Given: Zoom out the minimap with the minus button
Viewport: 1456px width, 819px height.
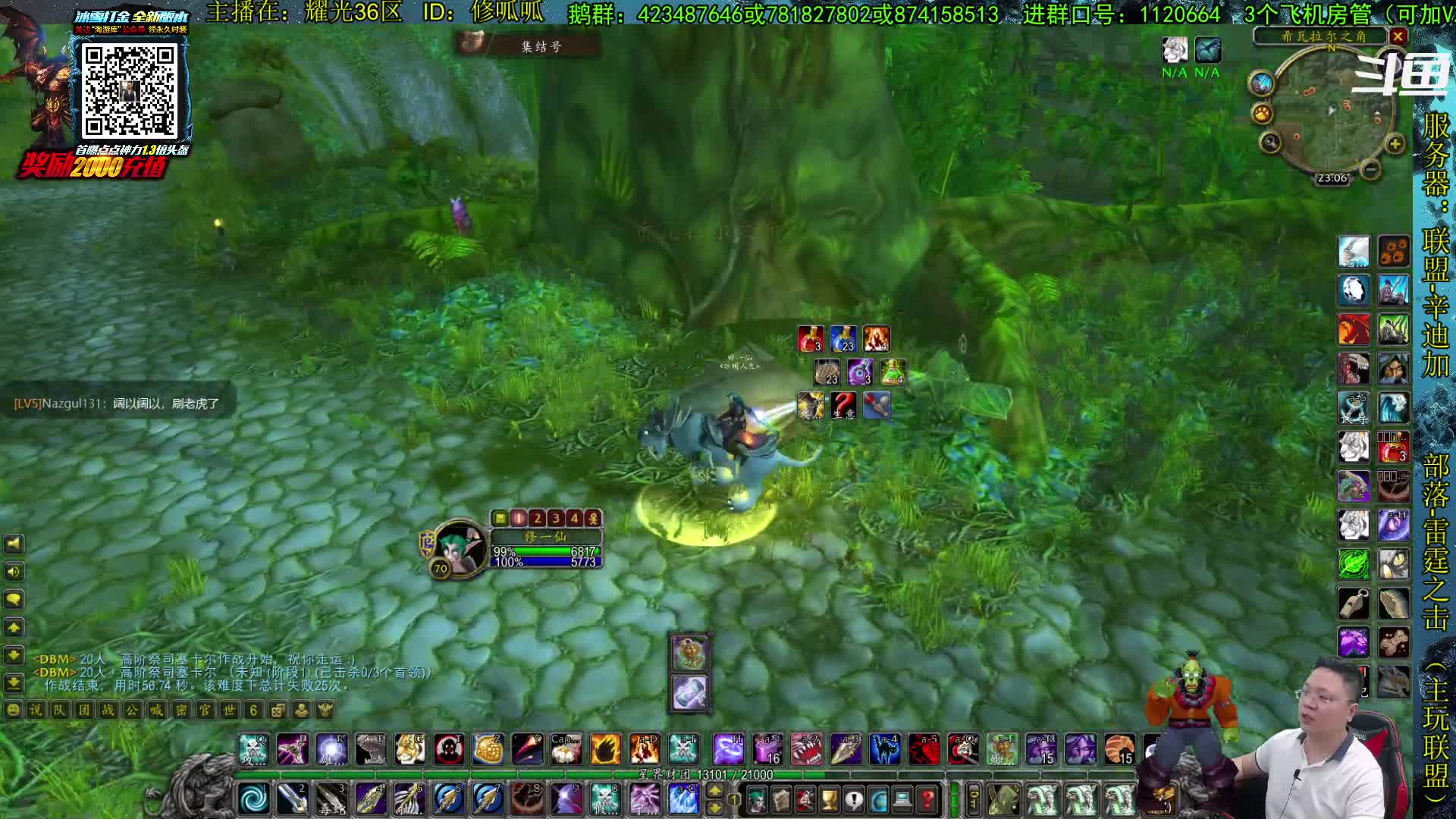Looking at the screenshot, I should tap(1370, 170).
